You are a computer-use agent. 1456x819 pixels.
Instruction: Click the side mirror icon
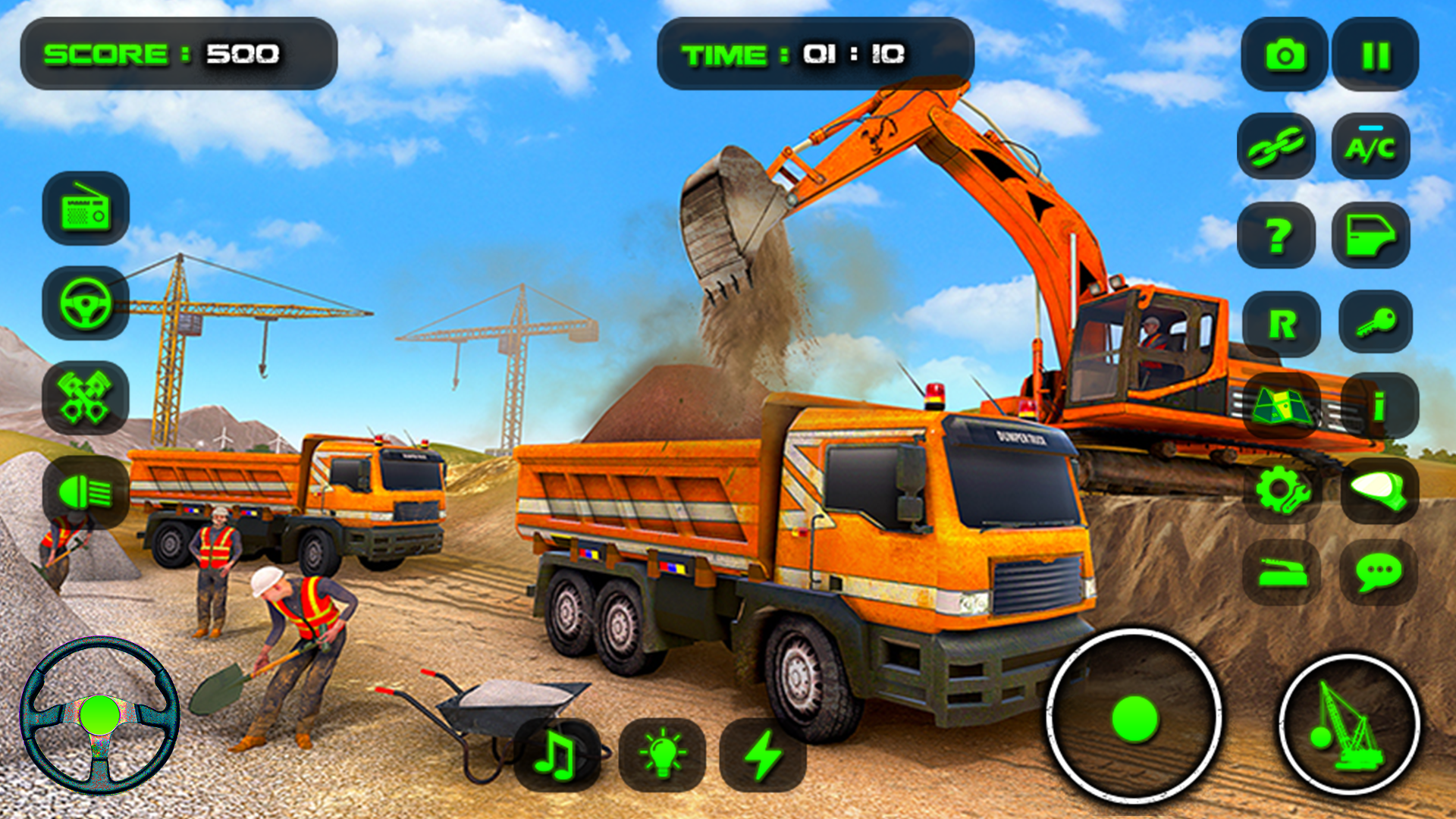point(1379,491)
